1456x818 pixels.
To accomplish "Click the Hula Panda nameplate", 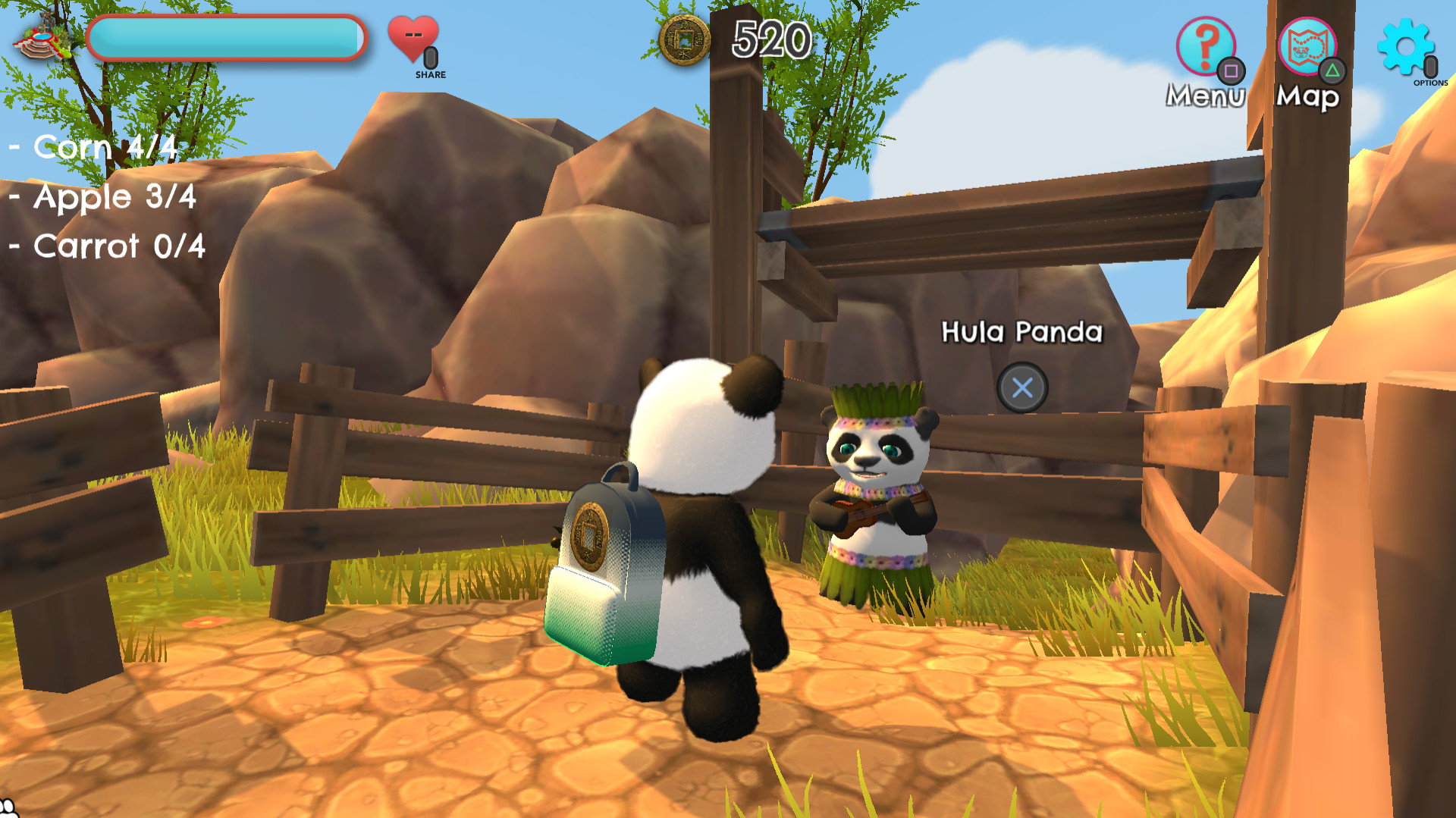I will [x=1022, y=331].
